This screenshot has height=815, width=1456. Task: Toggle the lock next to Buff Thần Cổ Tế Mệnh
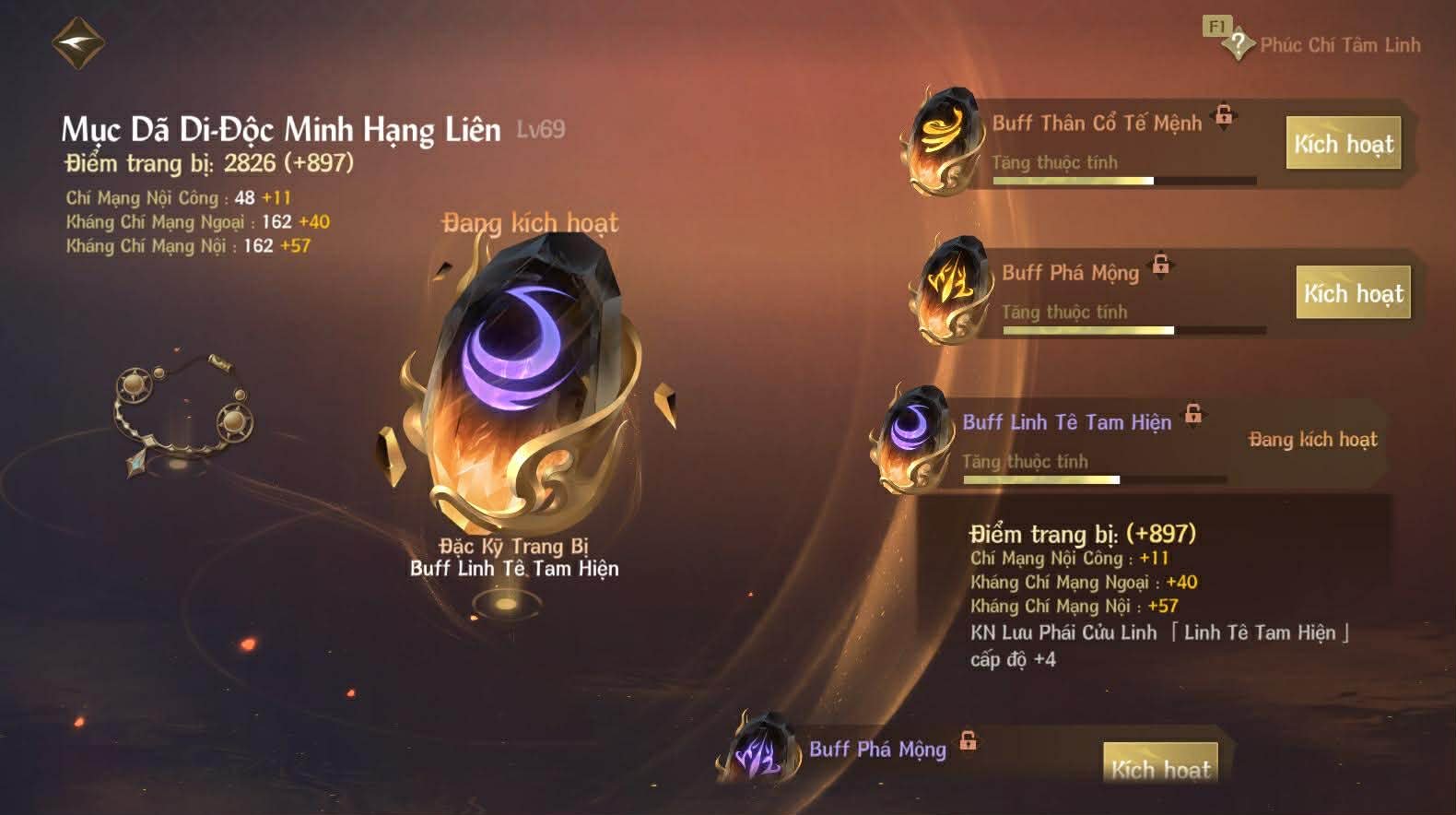click(x=1224, y=114)
